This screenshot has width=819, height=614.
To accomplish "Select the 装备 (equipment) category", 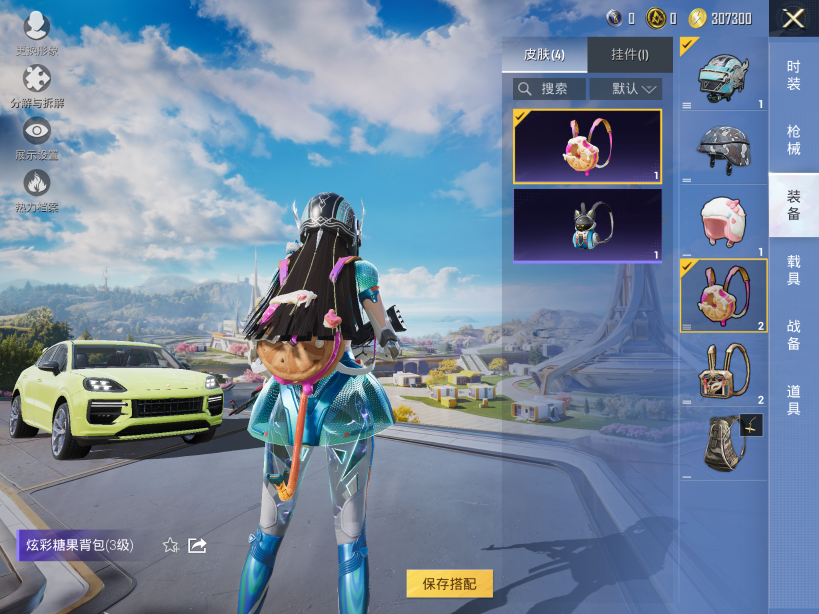I will click(793, 205).
